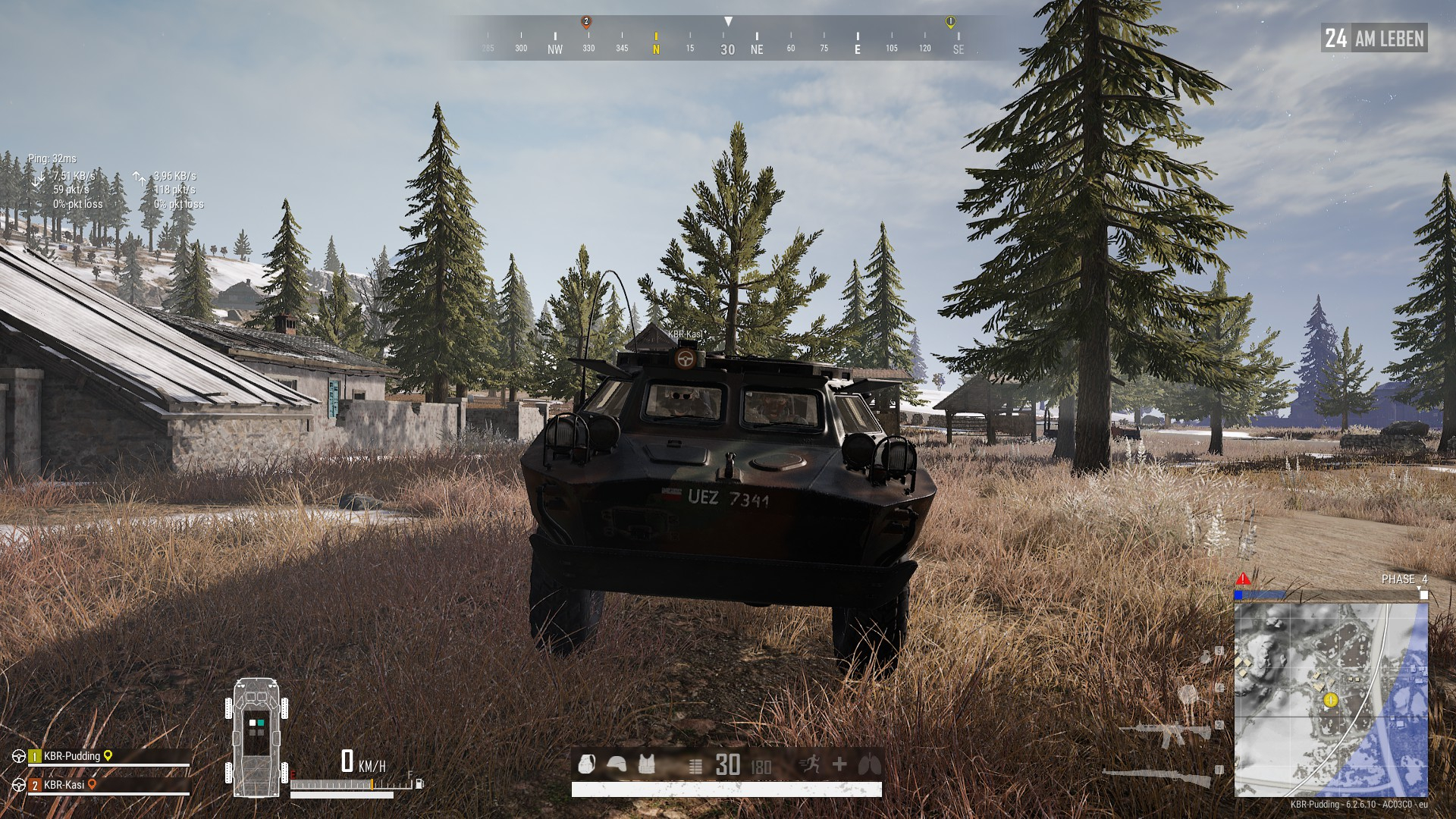Click the vehicle seat layout diagram
Screen dimensions: 1456x819
256,737
